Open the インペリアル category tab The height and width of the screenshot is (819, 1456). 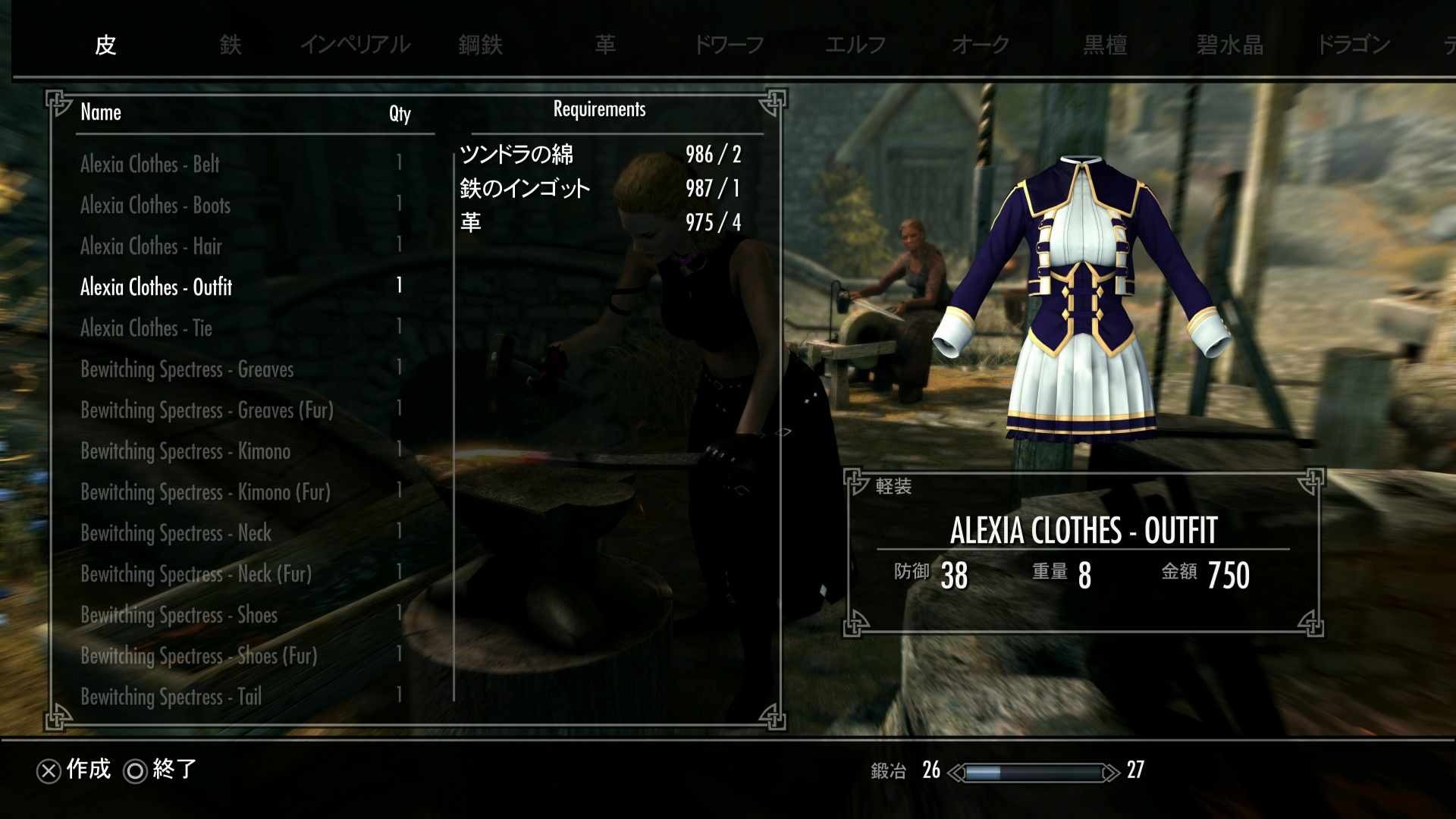(355, 45)
